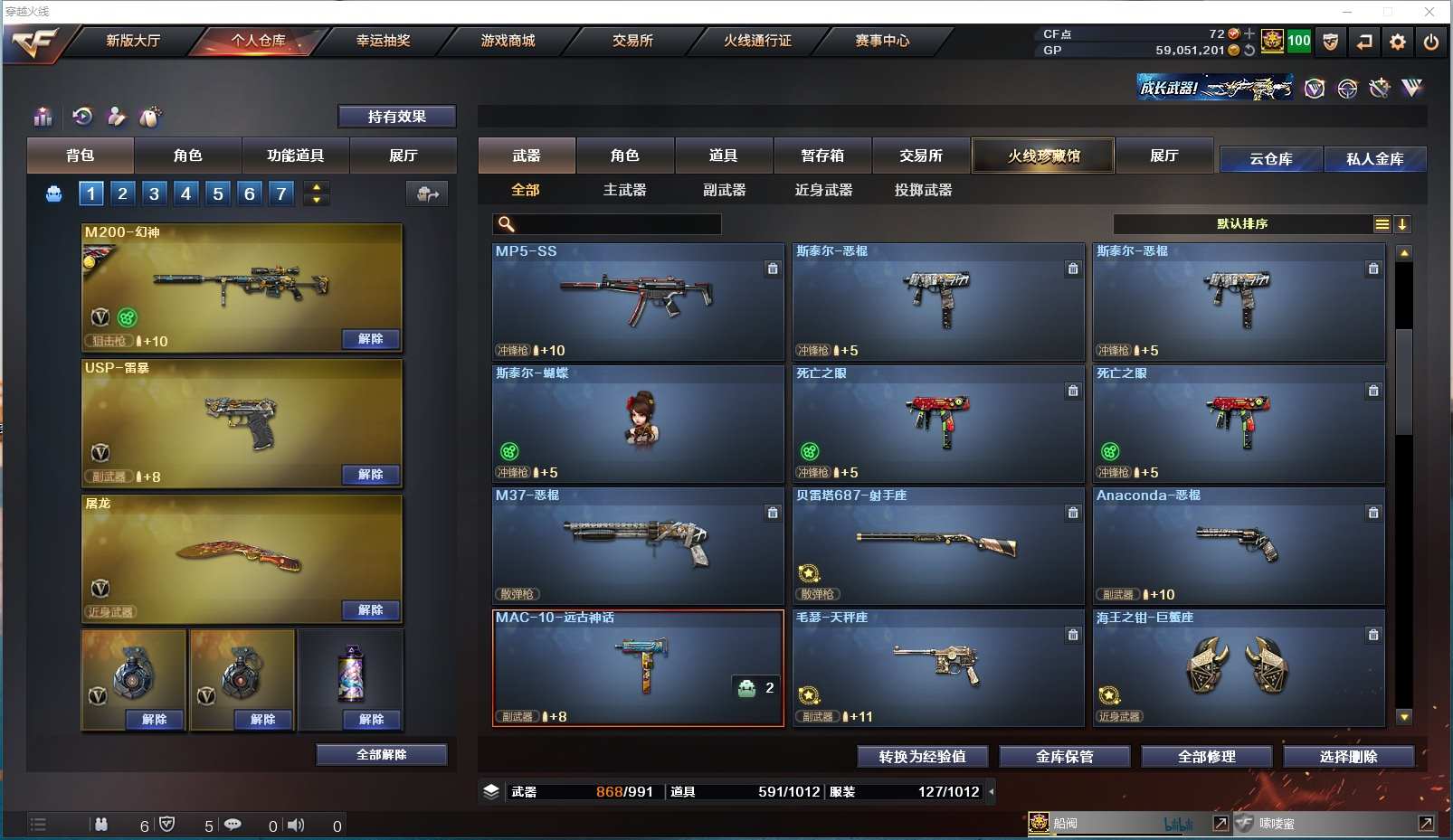Viewport: 1453px width, 840px height.
Task: Select the MP5-SS weapon slot
Action: tap(638, 301)
